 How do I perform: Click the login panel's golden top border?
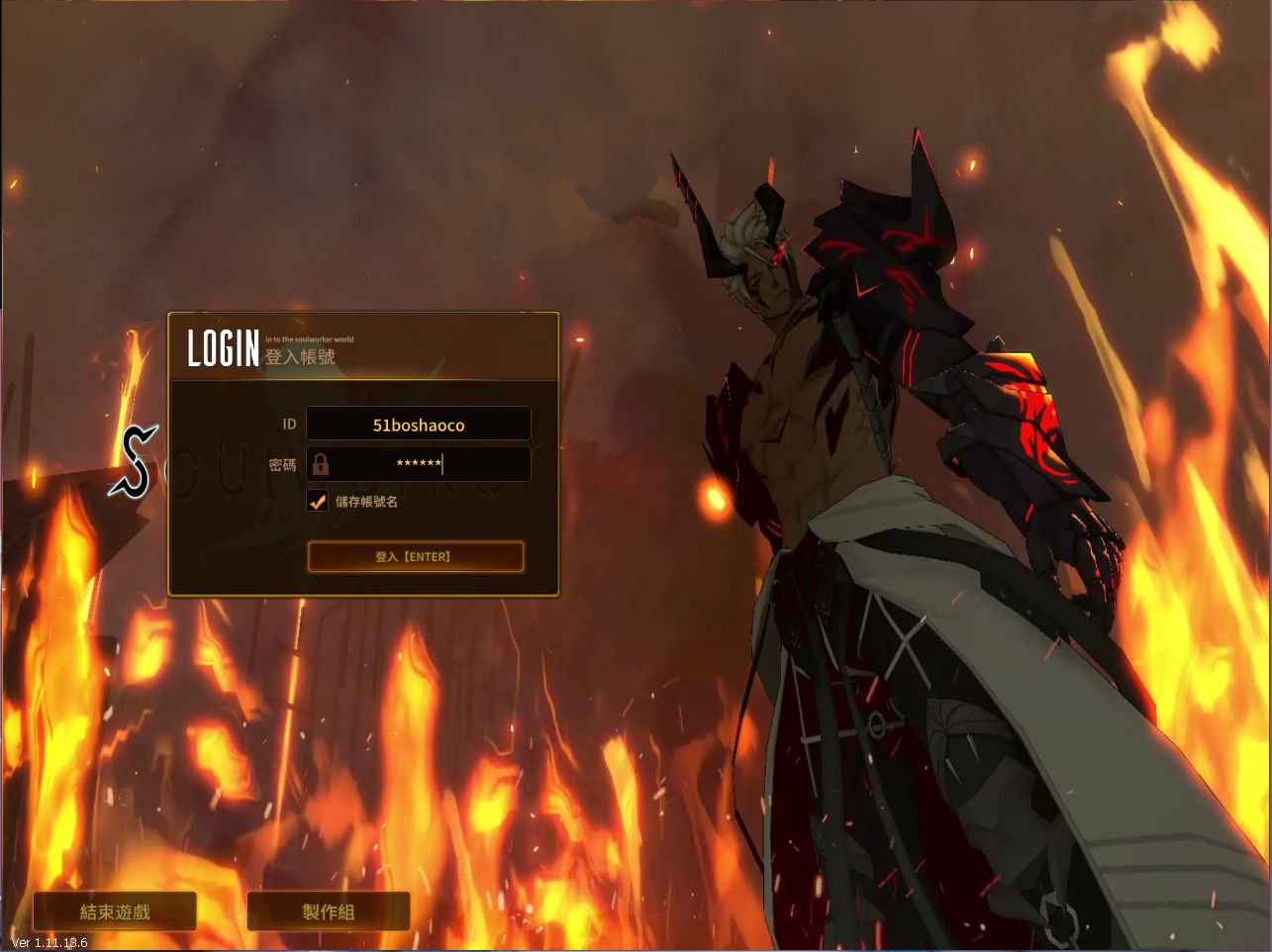[363, 313]
